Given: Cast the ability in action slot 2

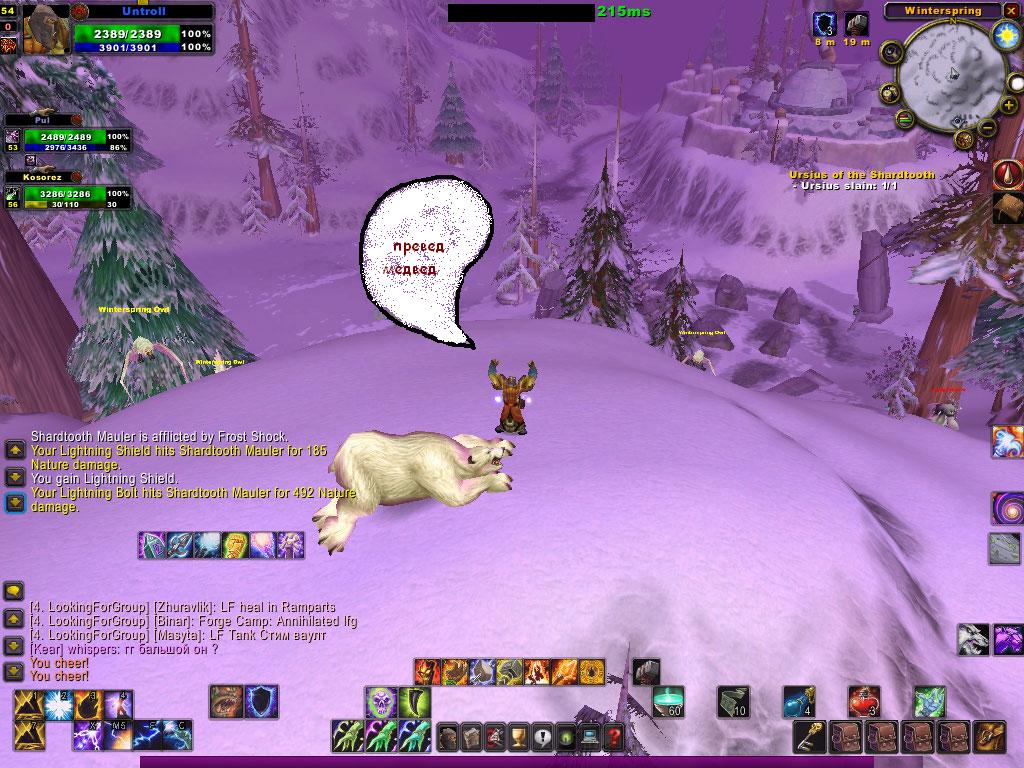Looking at the screenshot, I should pyautogui.click(x=56, y=704).
